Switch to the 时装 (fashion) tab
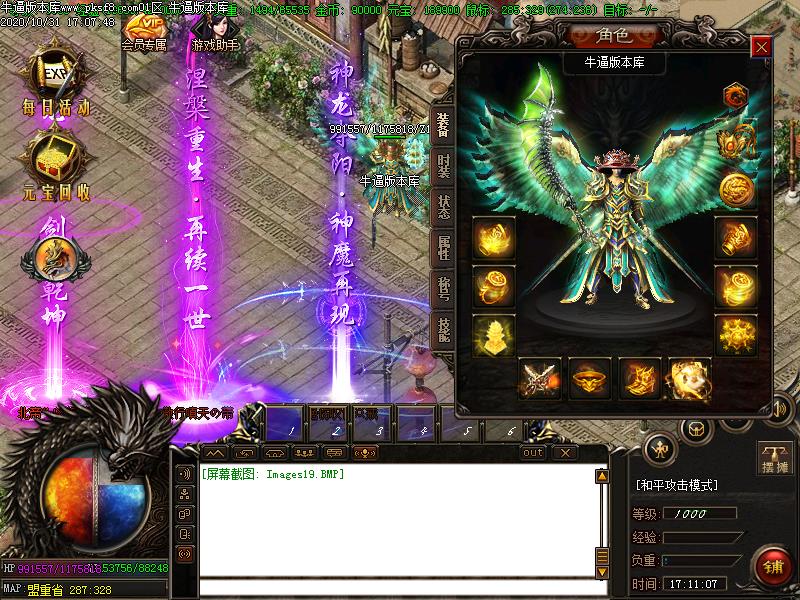Image resolution: width=800 pixels, height=600 pixels. (x=443, y=165)
